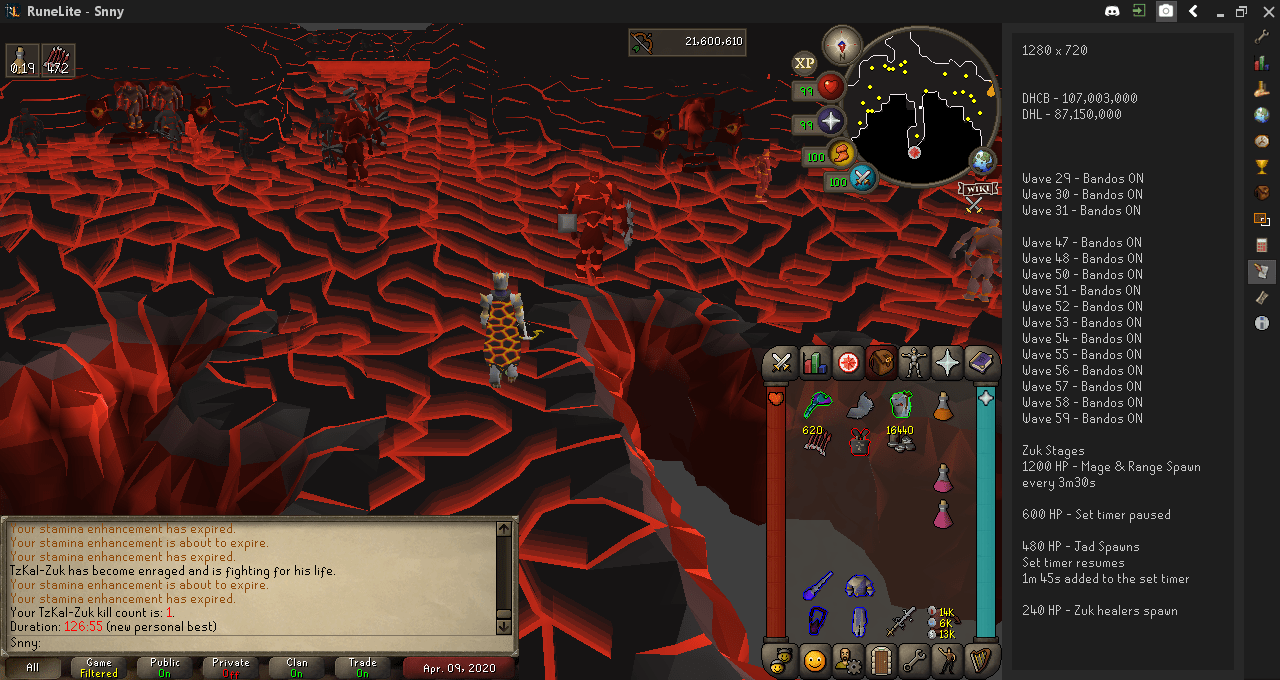Screen dimensions: 1280x680
Task: Toggle run energy boot orb
Action: coord(842,154)
